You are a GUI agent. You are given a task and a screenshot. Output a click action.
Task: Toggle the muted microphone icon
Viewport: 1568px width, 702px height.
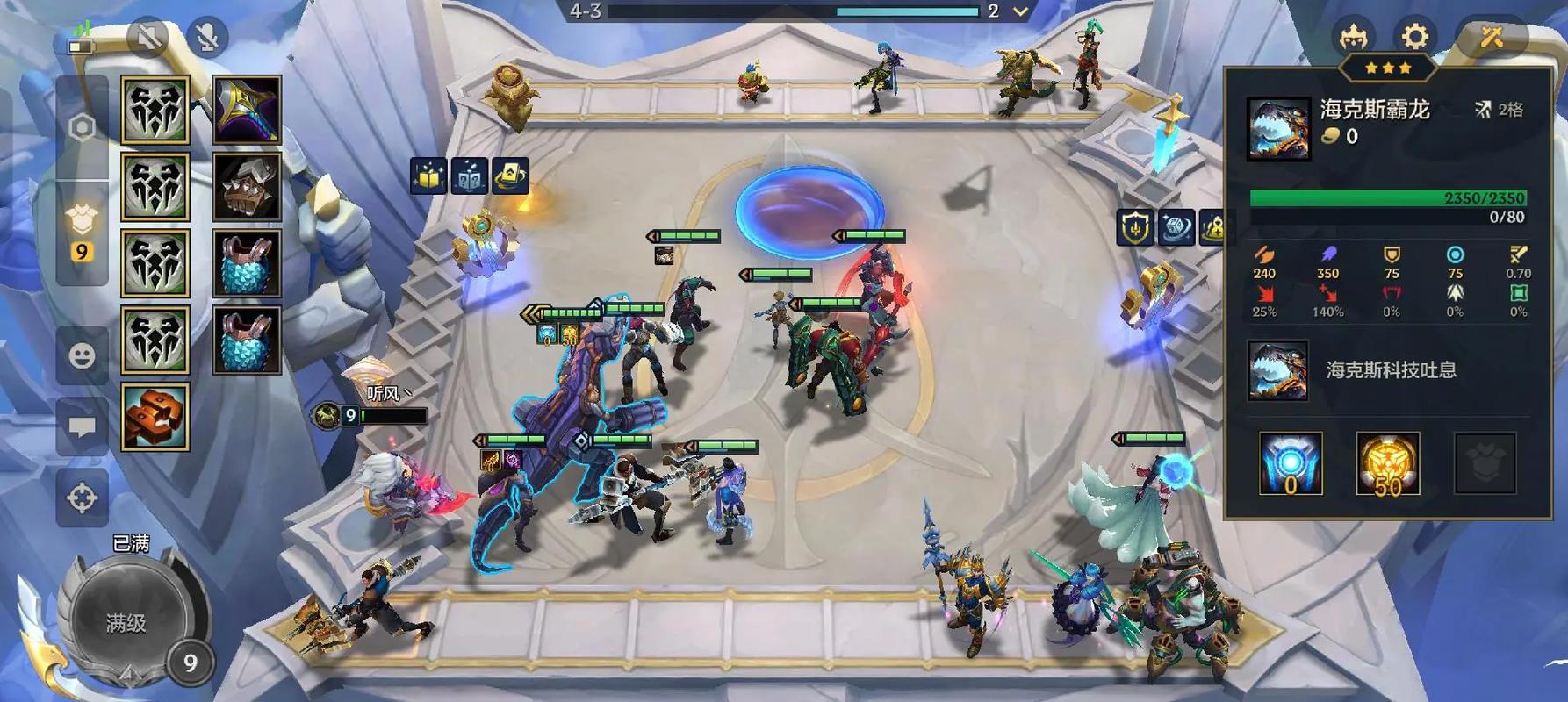pos(207,37)
